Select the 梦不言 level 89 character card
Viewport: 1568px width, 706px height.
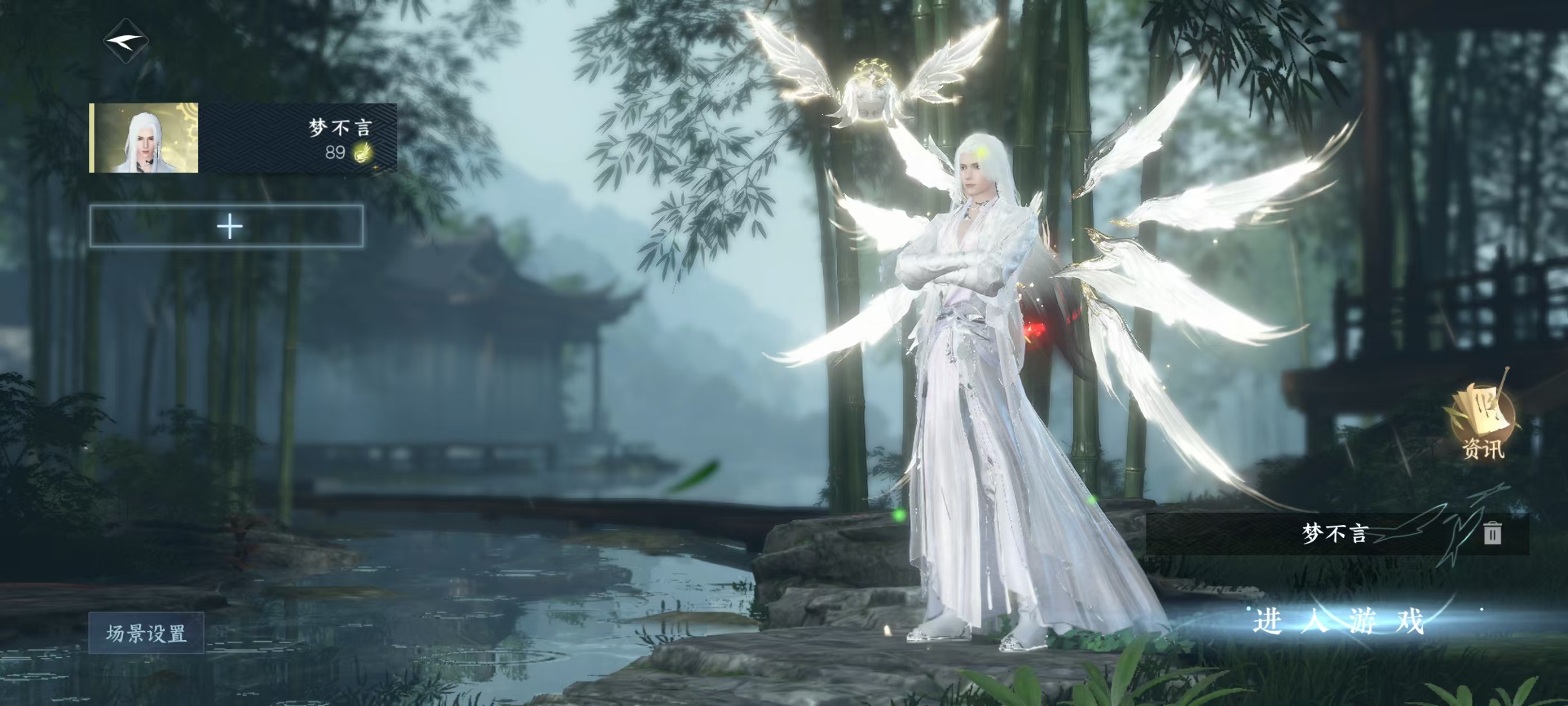244,138
